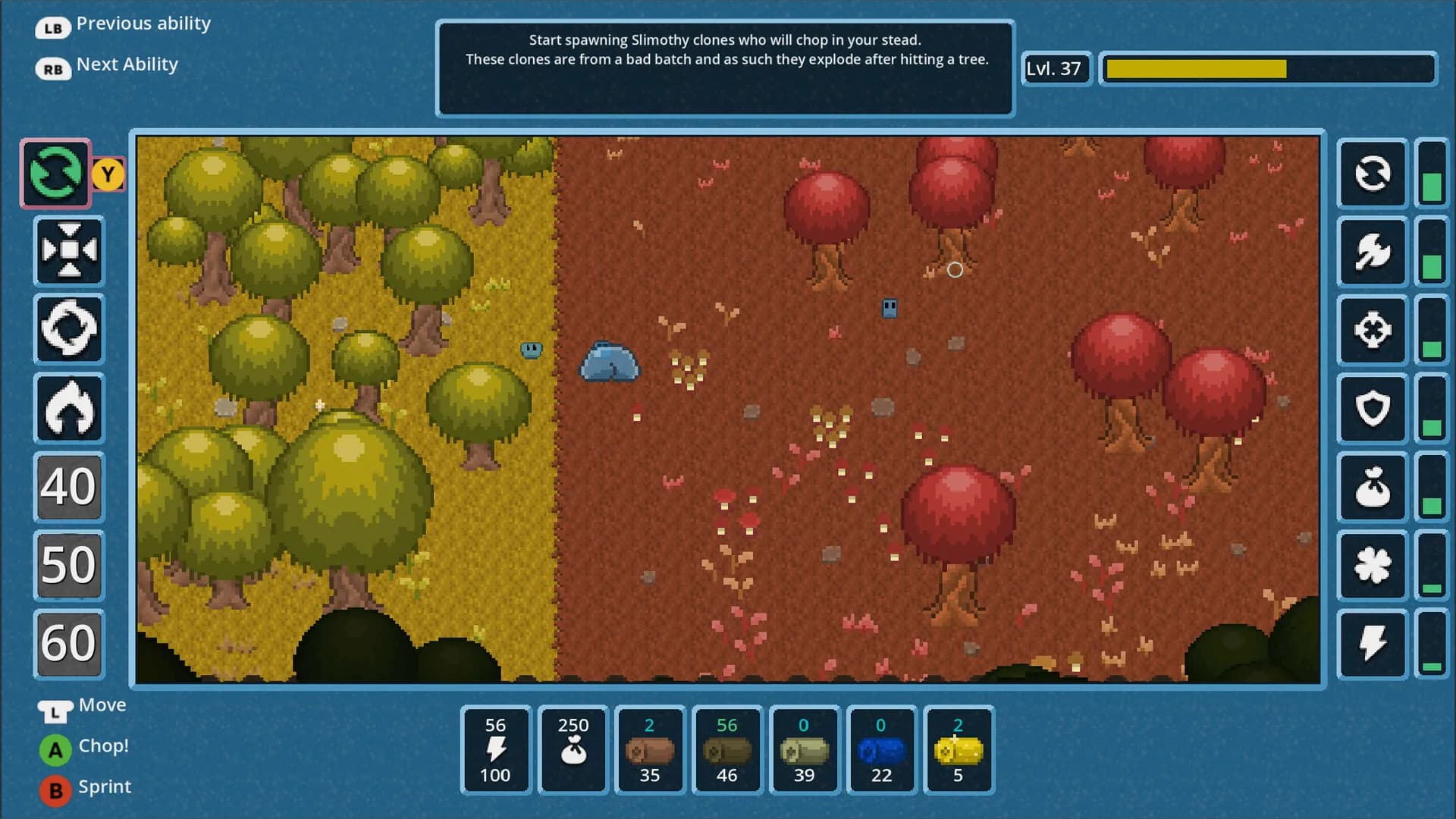
Task: Open the circular arrows upgrade icon
Action: 1373,174
